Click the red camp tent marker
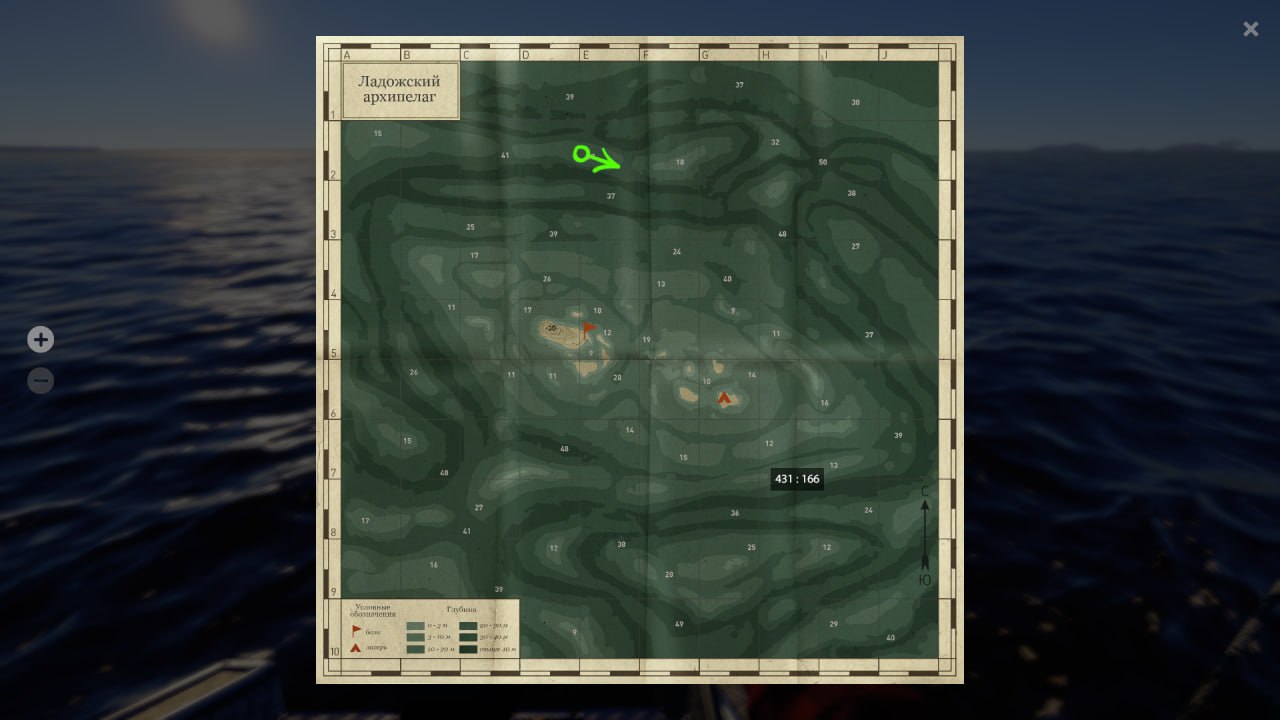Viewport: 1280px width, 720px height. pos(724,398)
